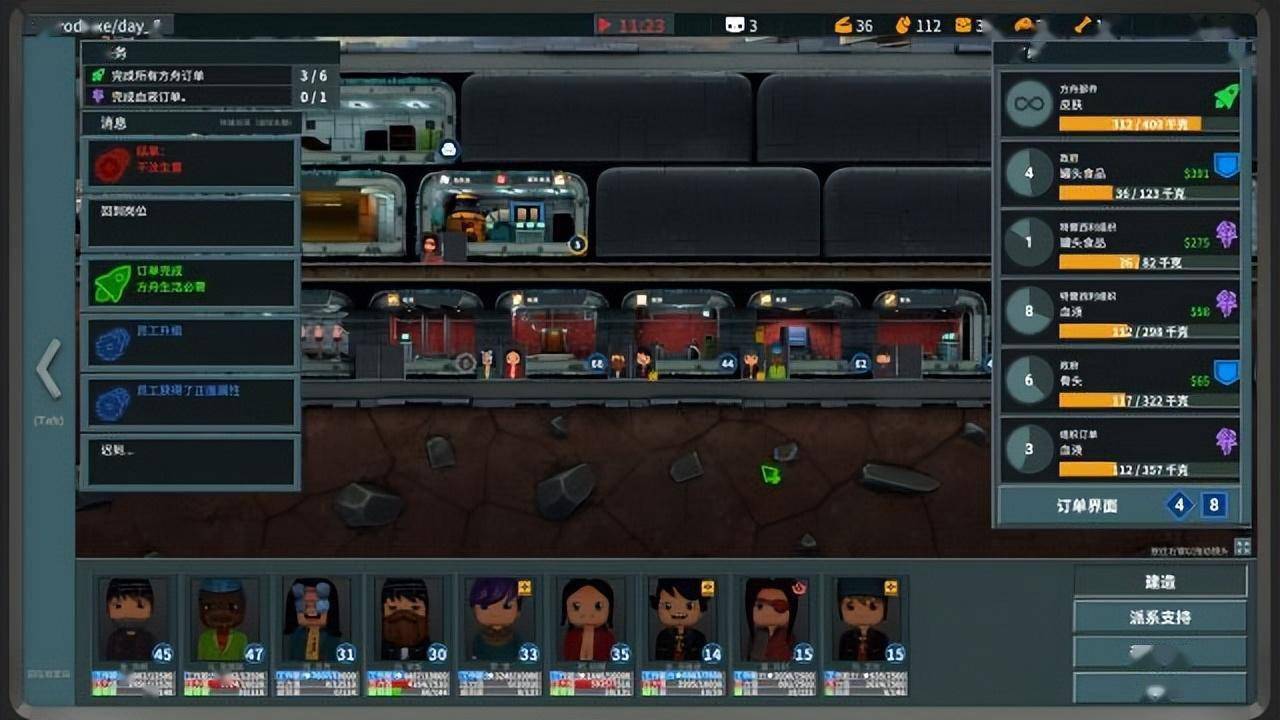
Task: Open the 建造 build menu
Action: (1160, 582)
